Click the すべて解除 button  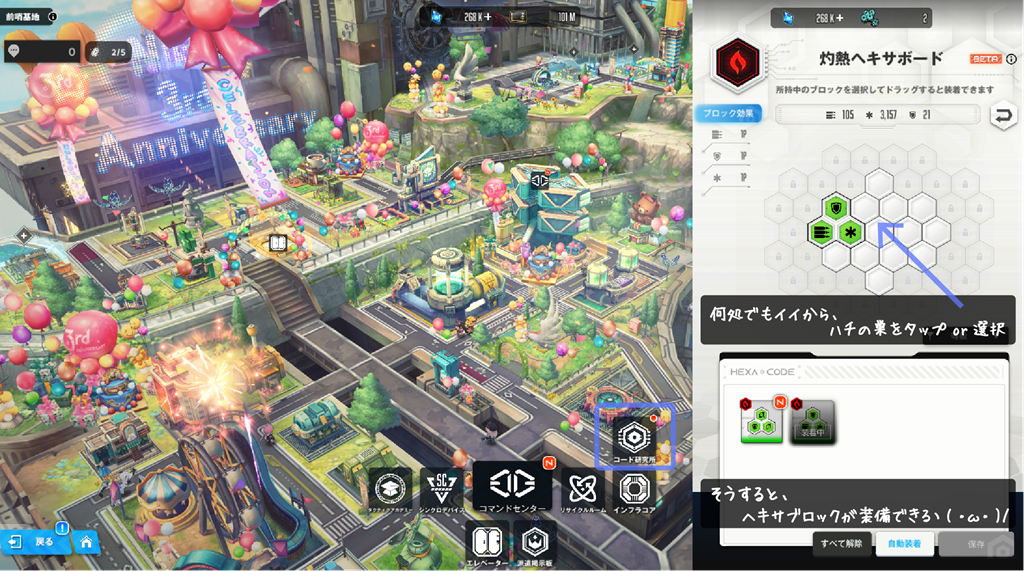click(841, 544)
